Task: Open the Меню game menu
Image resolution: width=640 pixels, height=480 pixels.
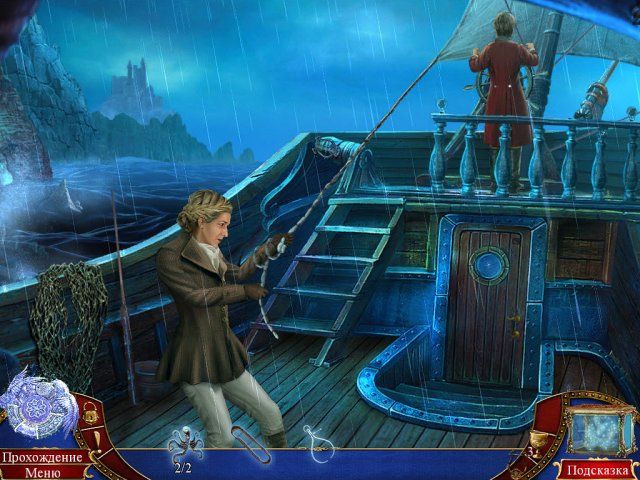Action: tap(42, 472)
